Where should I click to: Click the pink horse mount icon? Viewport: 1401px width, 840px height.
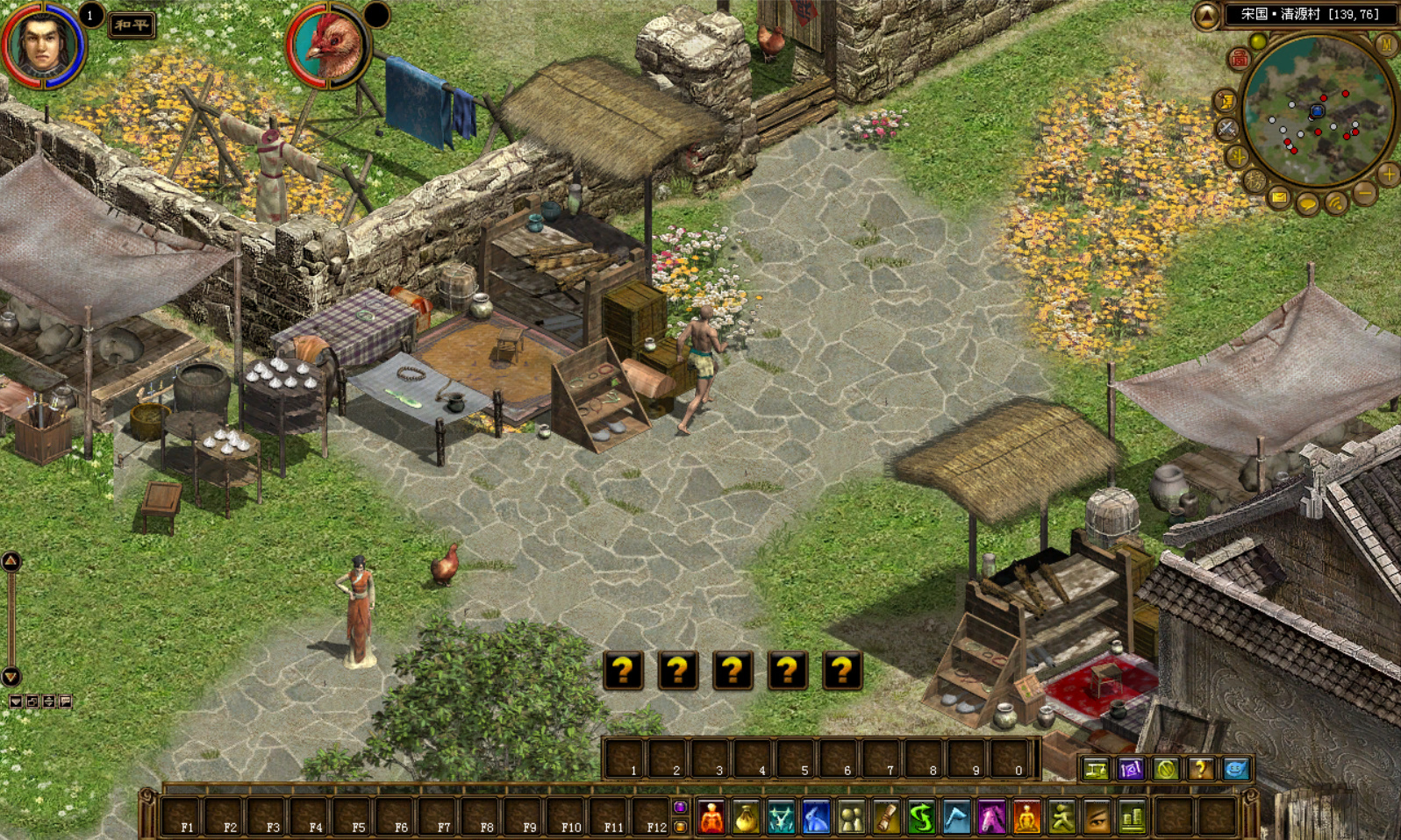(991, 817)
